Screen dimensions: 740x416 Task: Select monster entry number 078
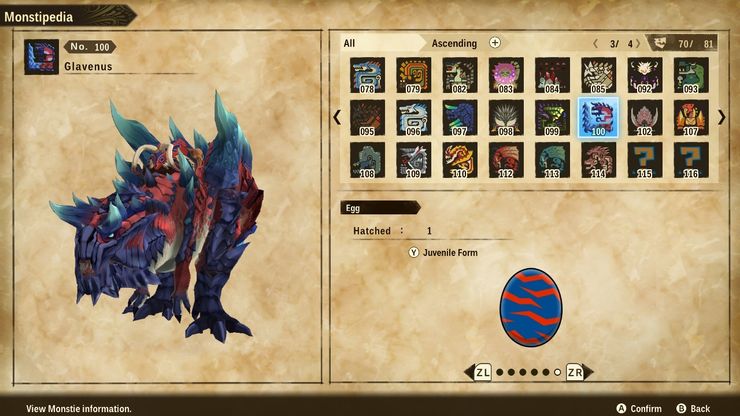(367, 75)
